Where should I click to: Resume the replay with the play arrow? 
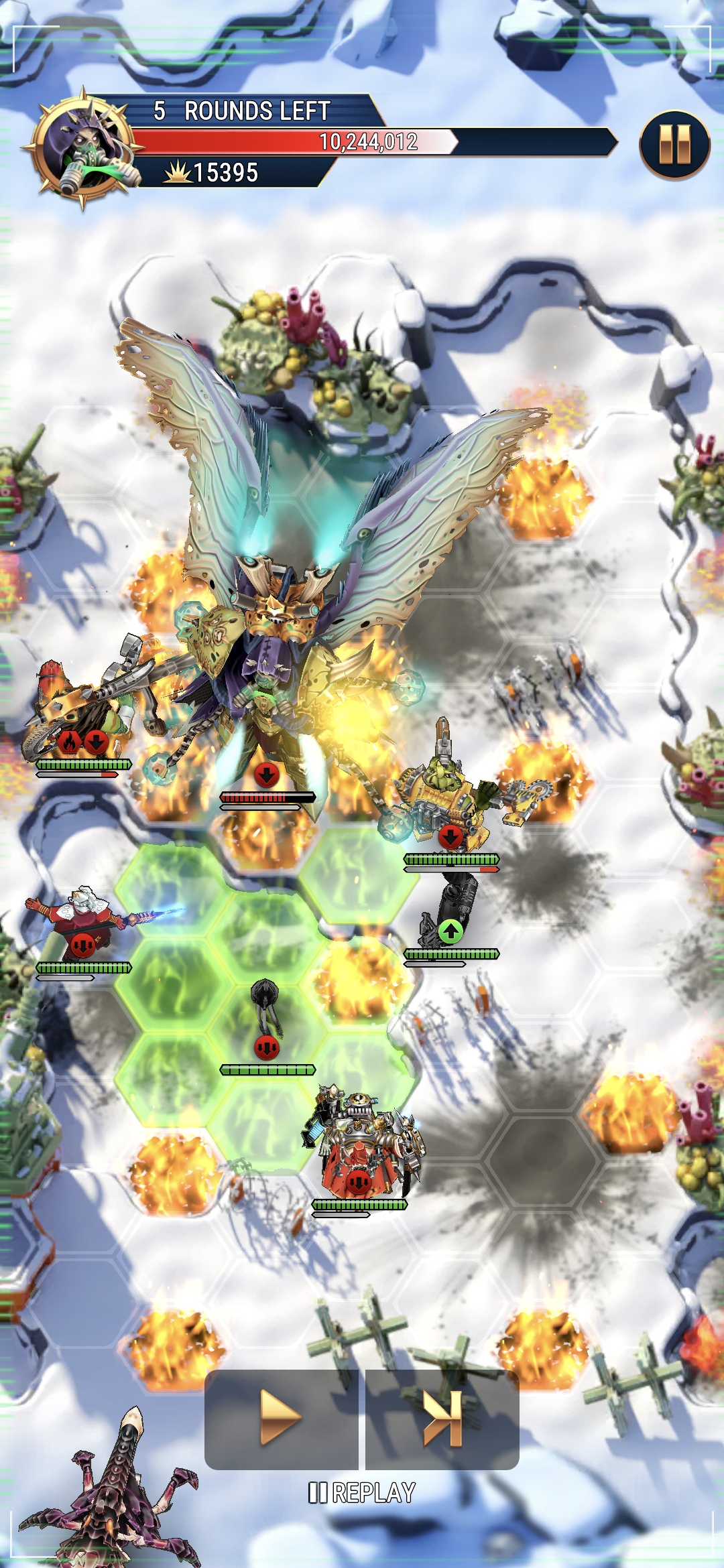(x=281, y=1417)
